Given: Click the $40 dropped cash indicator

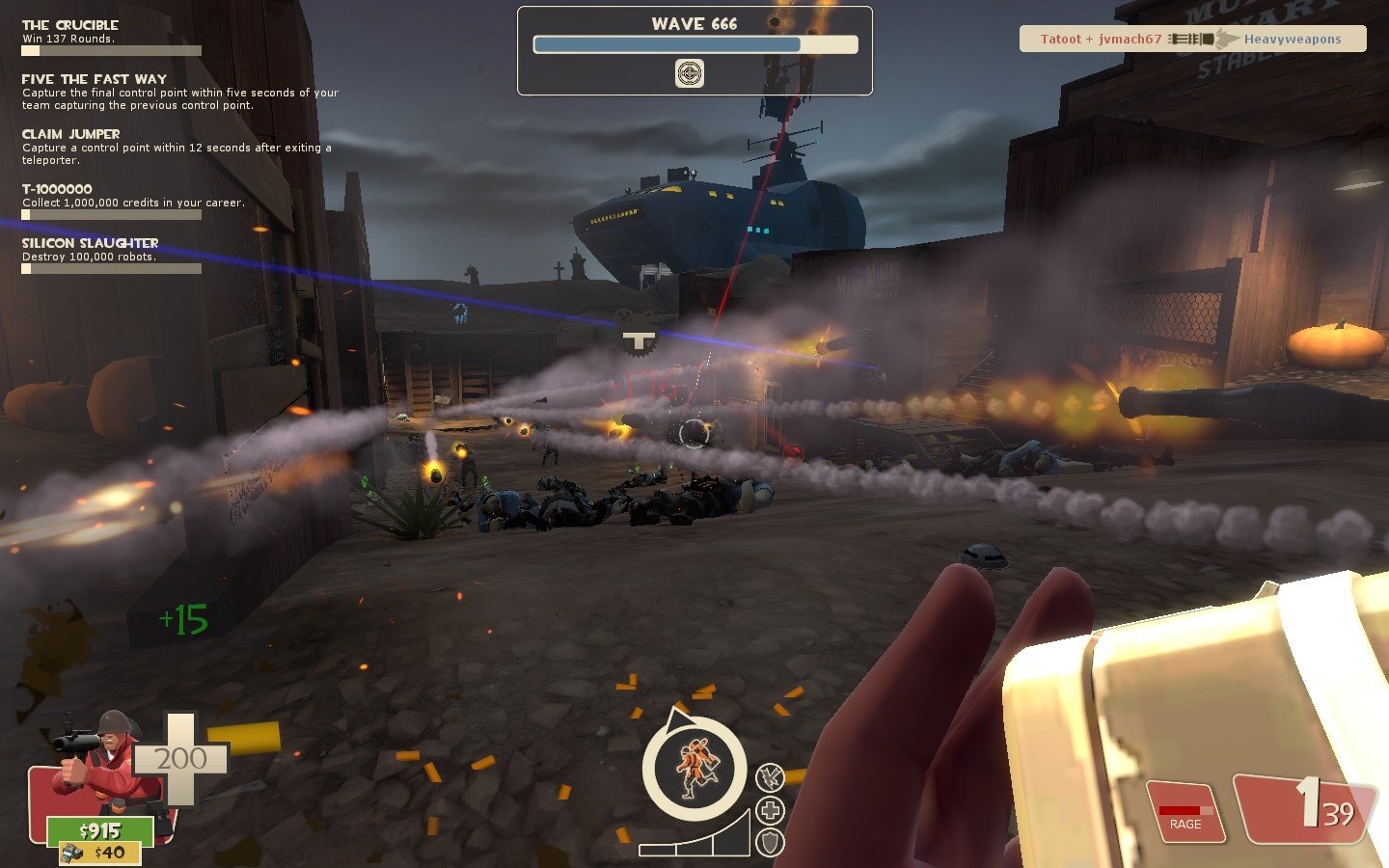Looking at the screenshot, I should pos(99,853).
